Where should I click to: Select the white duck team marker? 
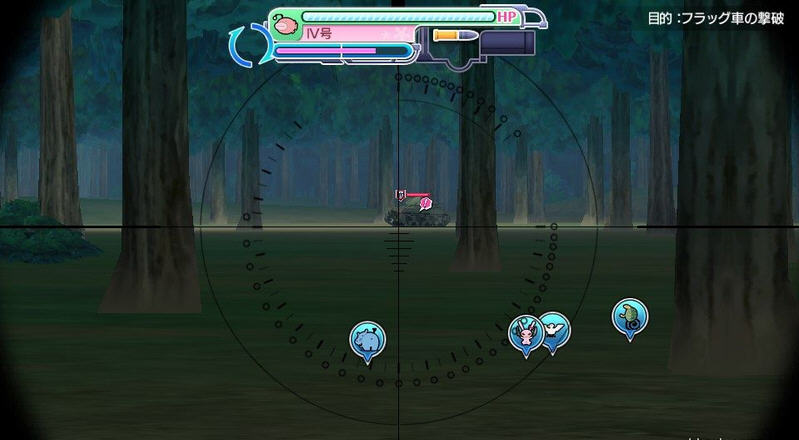[554, 329]
